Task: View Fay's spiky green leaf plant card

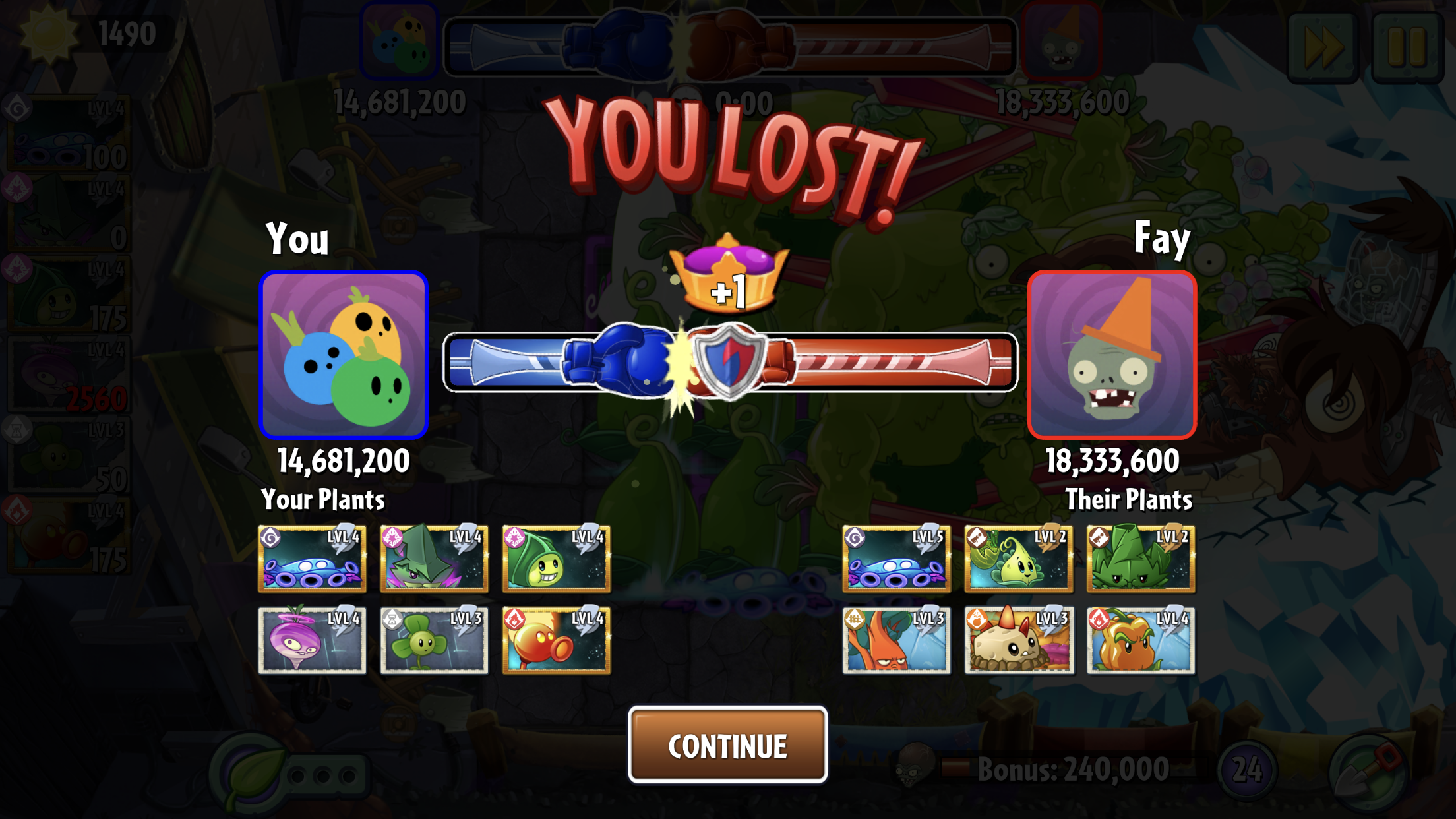Action: [1141, 559]
